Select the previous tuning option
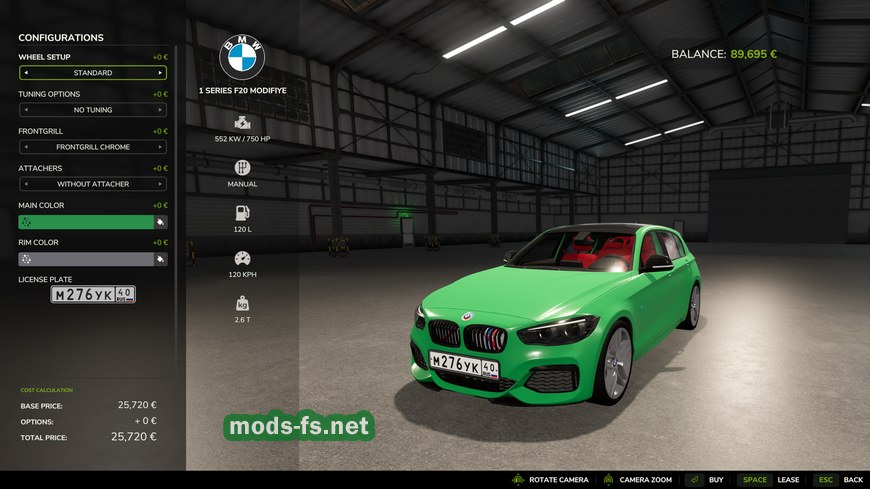The height and width of the screenshot is (489, 870). [26, 110]
